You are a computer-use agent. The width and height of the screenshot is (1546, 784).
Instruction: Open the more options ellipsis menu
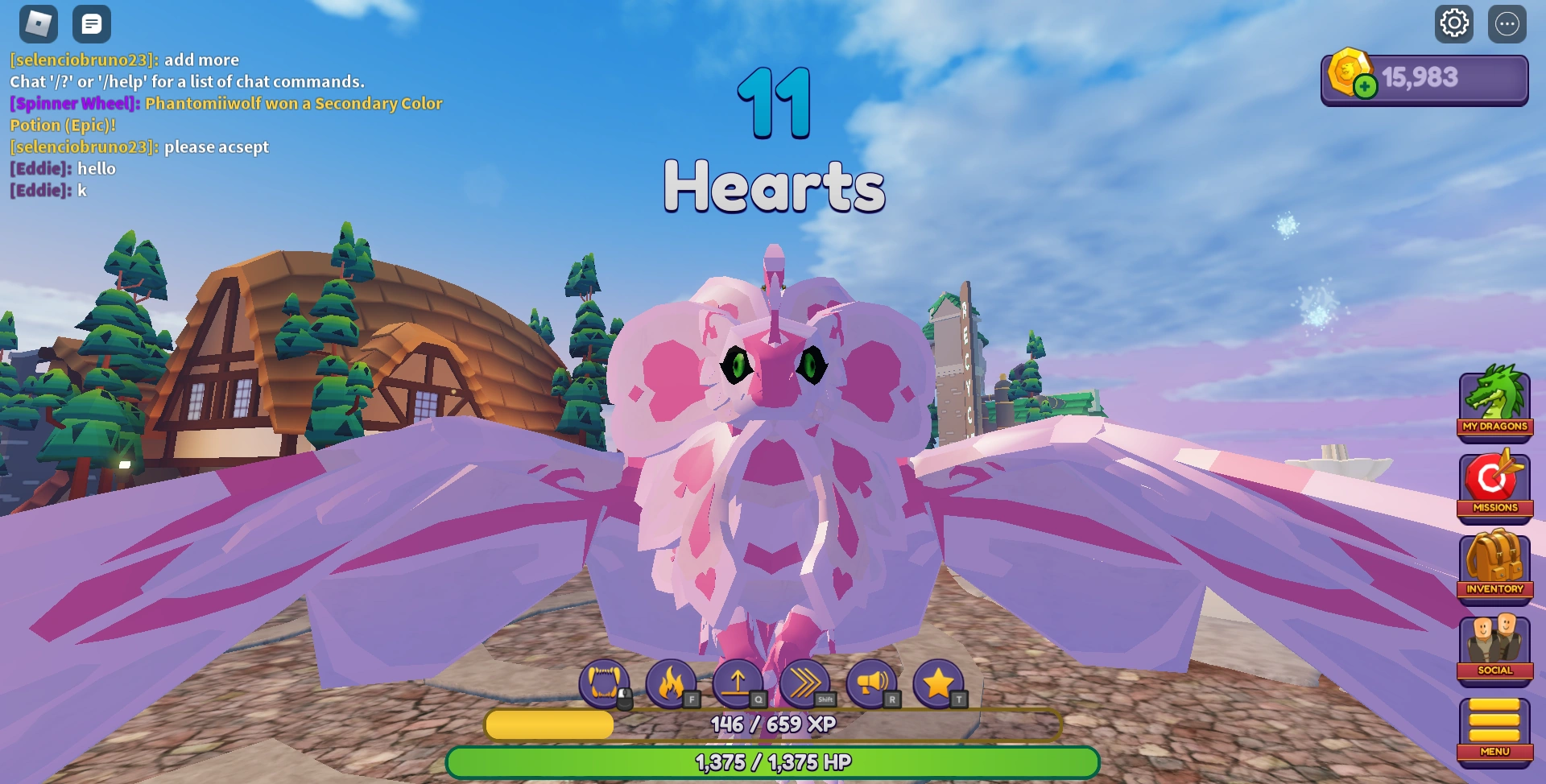1507,23
